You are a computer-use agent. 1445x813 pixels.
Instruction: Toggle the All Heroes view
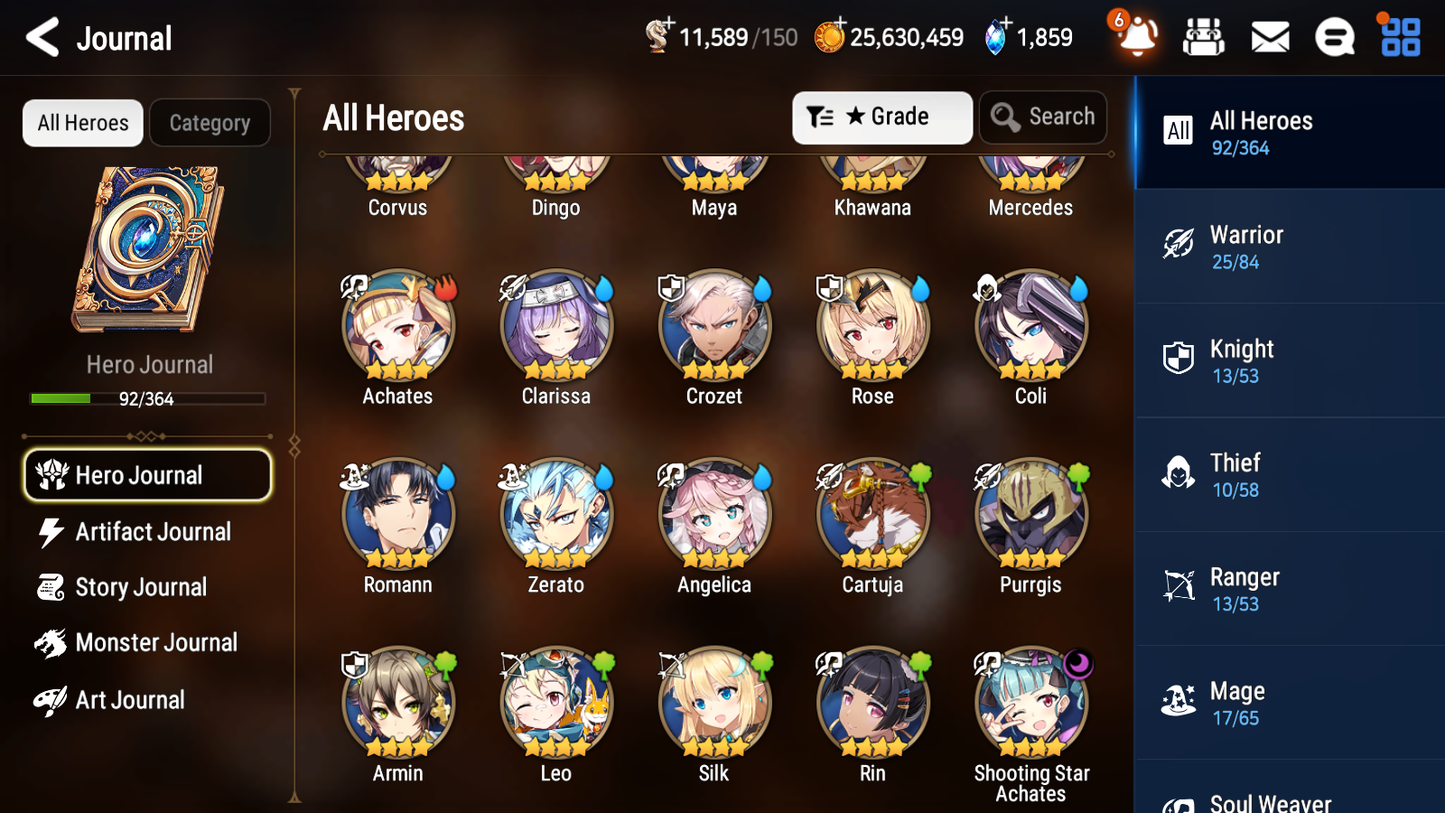82,122
